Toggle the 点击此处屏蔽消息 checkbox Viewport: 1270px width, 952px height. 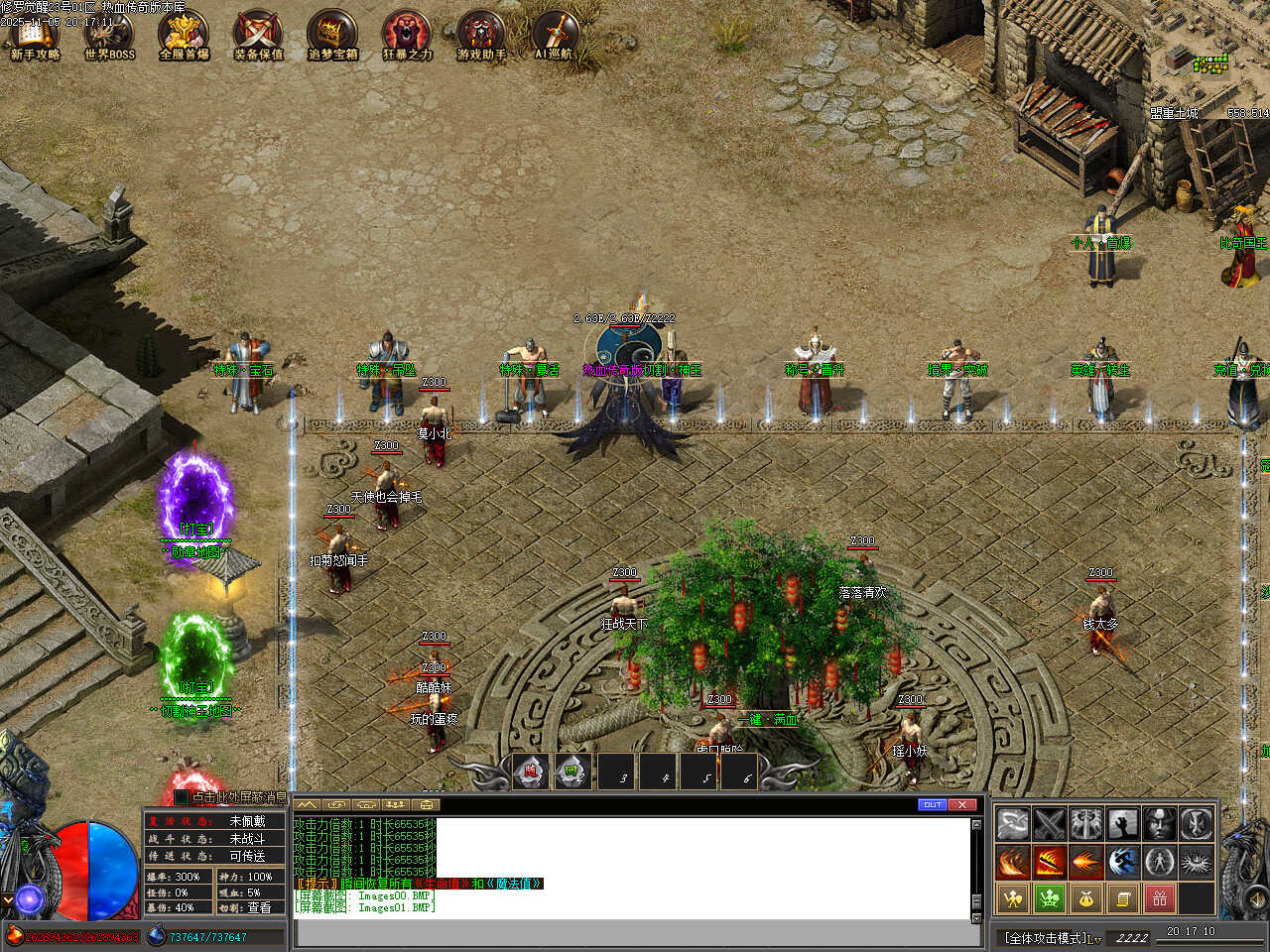click(182, 796)
